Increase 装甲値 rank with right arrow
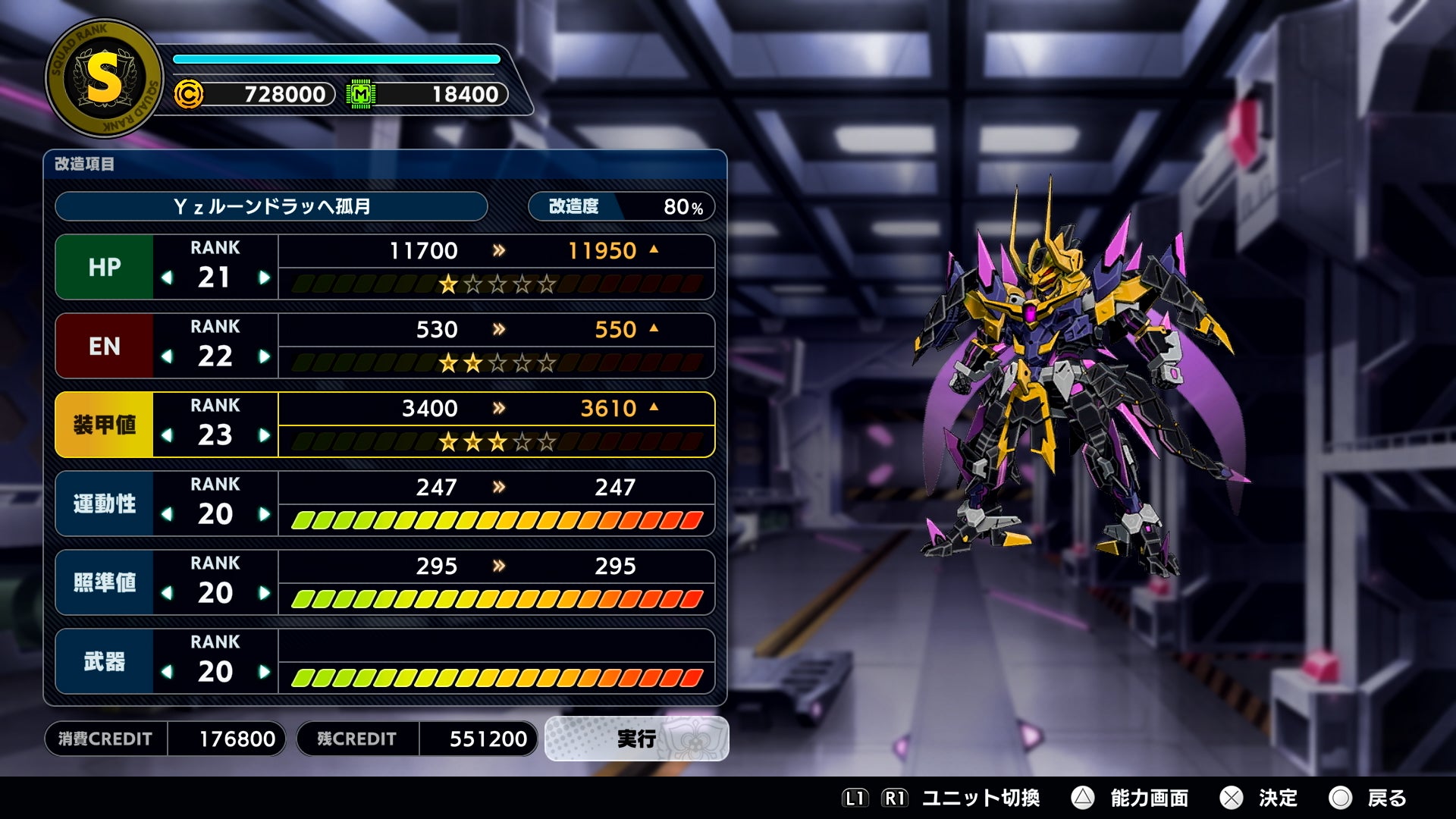This screenshot has height=819, width=1456. [x=264, y=435]
